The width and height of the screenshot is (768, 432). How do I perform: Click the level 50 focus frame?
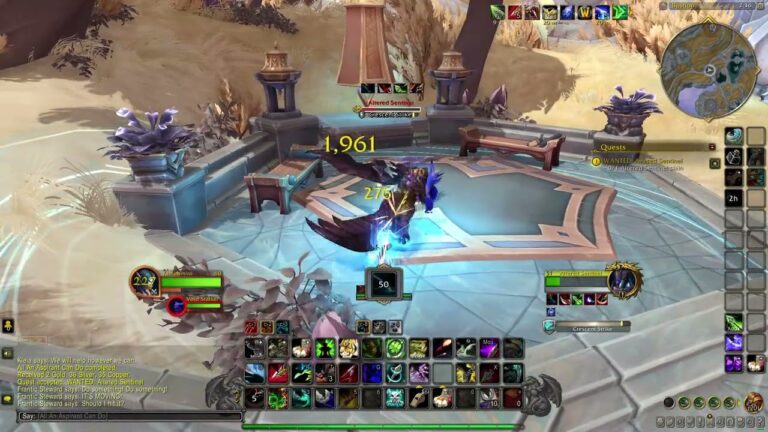[384, 283]
